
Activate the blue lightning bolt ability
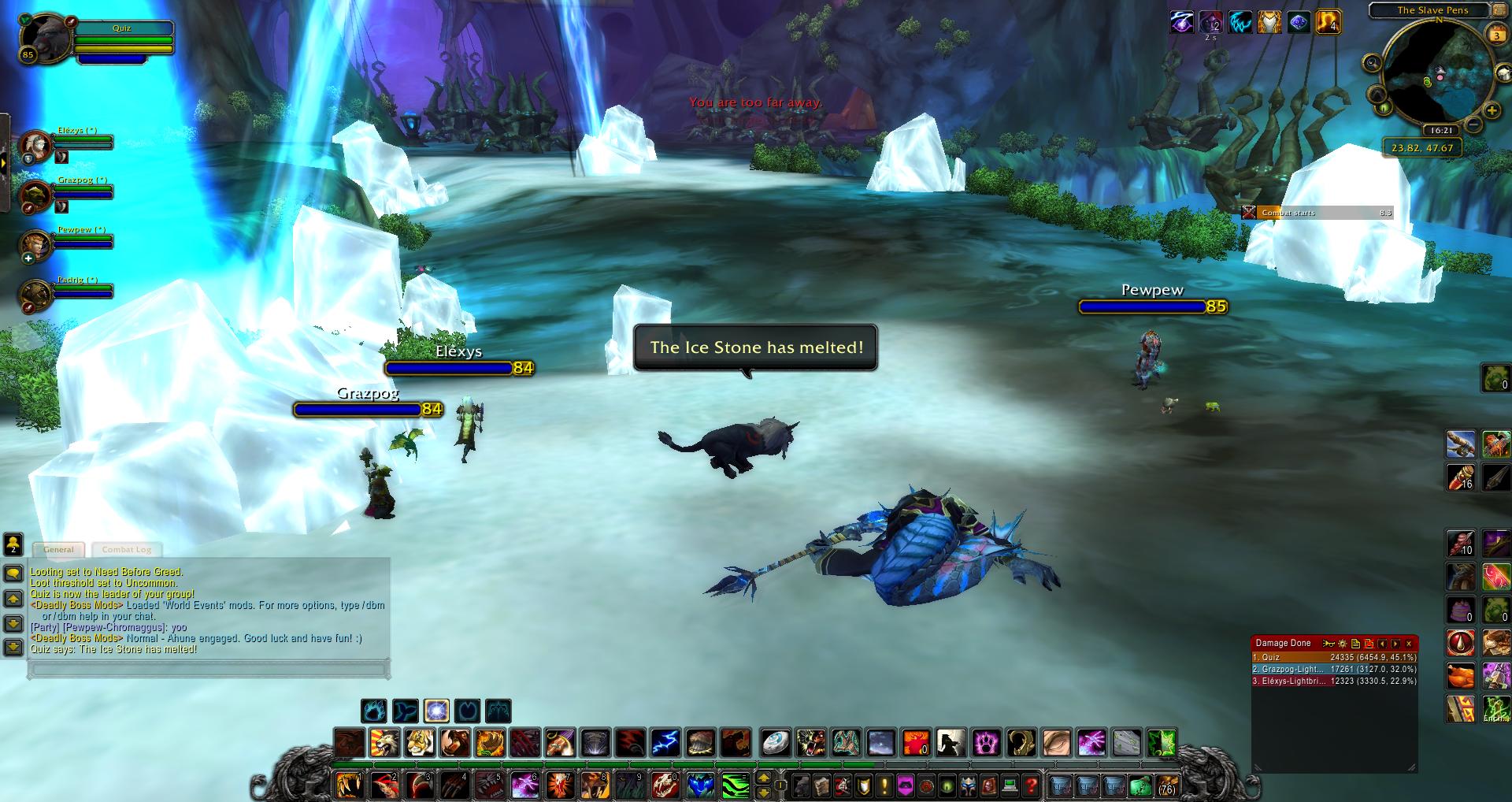(665, 742)
